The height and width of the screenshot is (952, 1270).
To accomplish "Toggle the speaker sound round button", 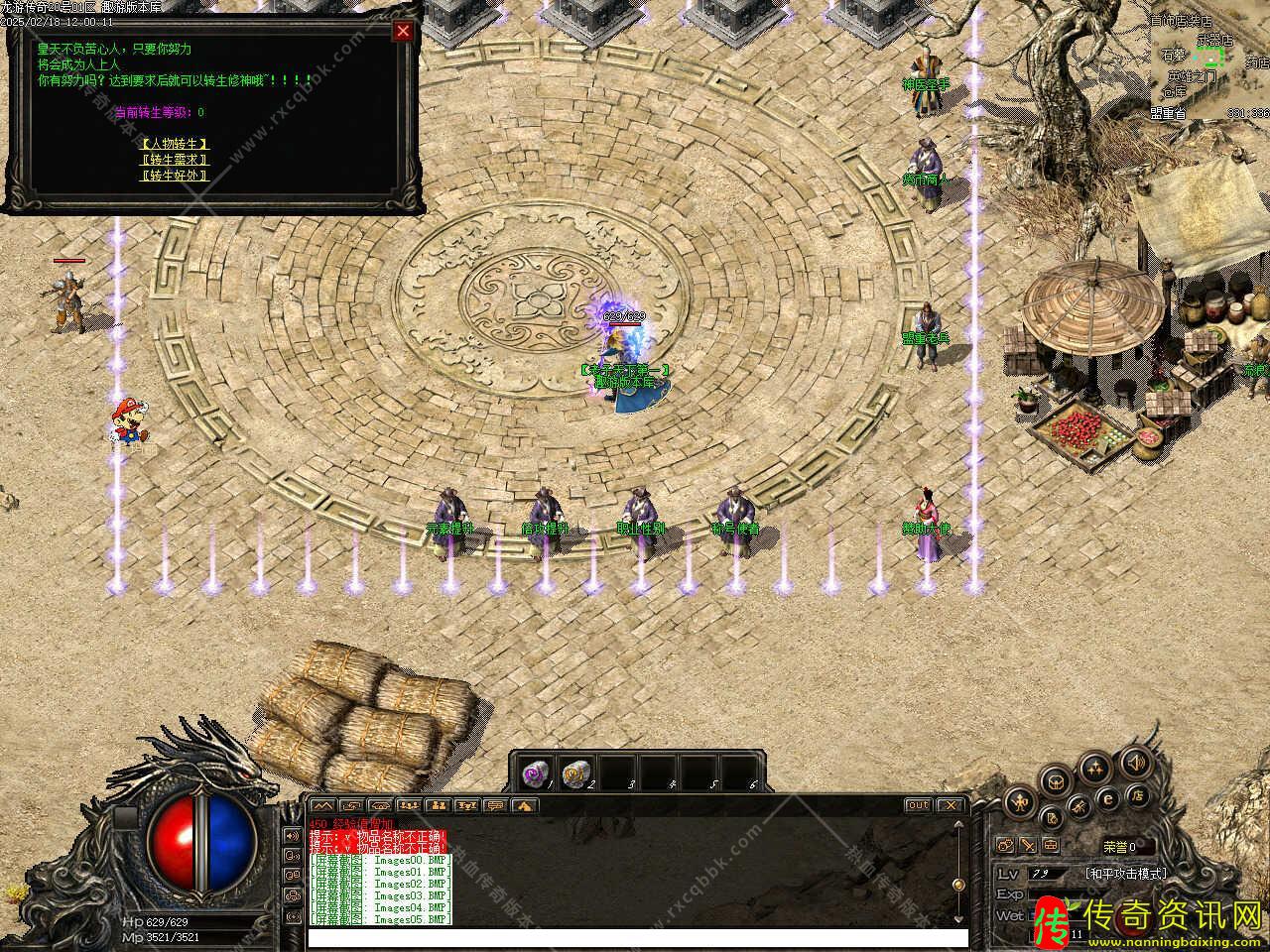I will coord(1135,762).
